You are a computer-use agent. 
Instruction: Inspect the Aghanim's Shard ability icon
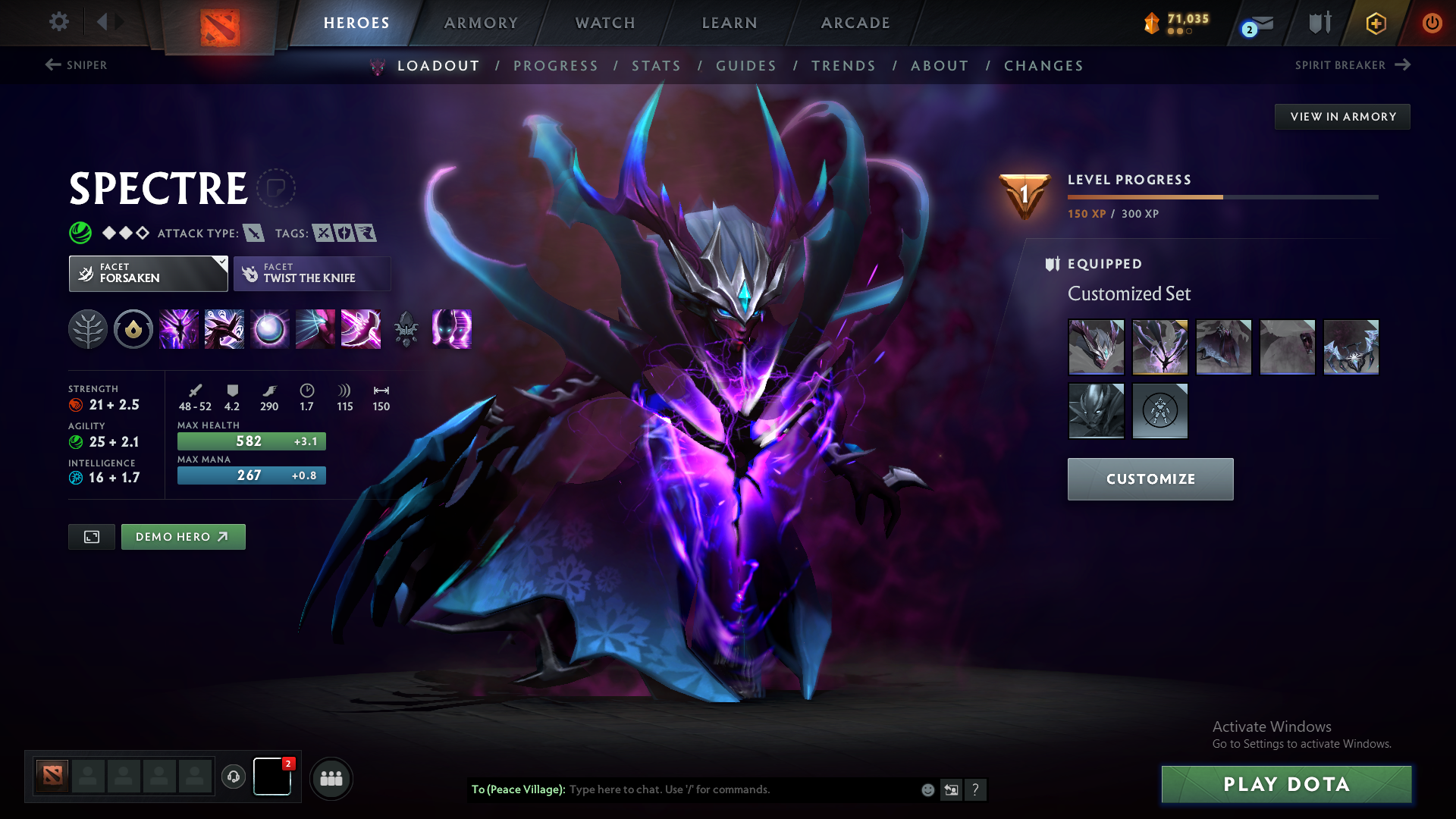pos(406,329)
